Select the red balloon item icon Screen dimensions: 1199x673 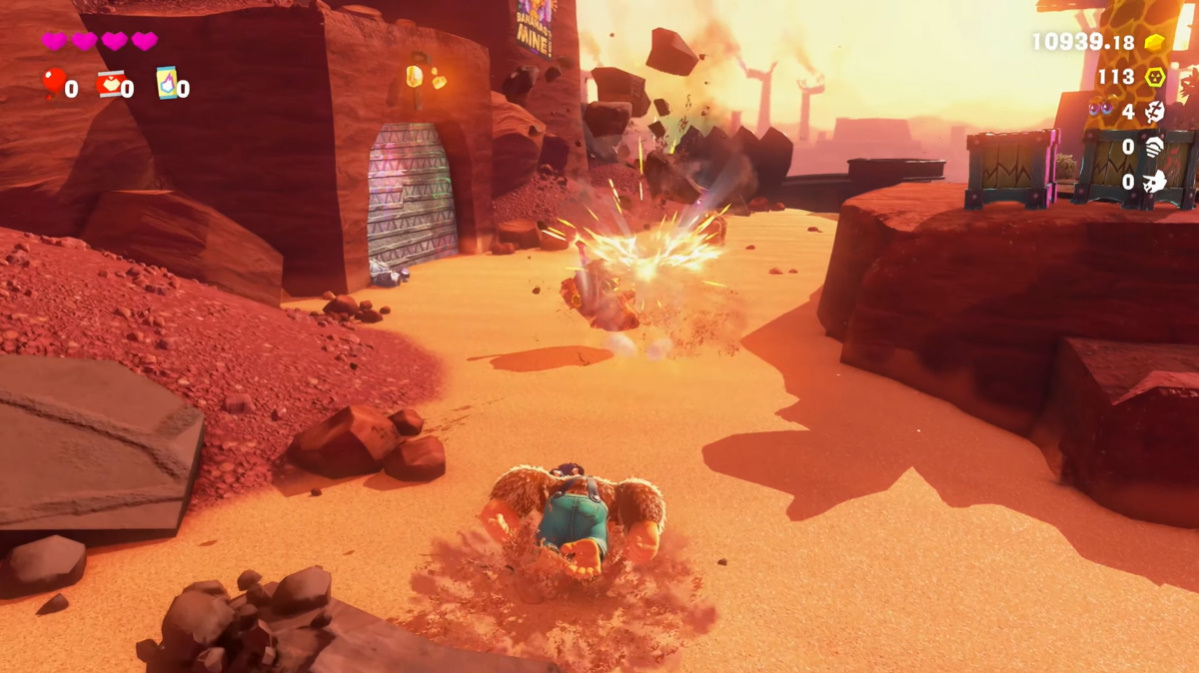click(52, 83)
